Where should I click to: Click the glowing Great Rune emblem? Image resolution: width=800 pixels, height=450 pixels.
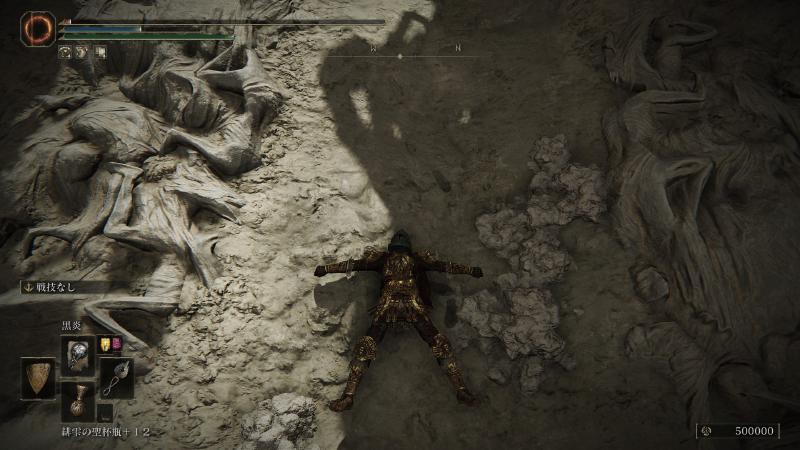tap(40, 28)
